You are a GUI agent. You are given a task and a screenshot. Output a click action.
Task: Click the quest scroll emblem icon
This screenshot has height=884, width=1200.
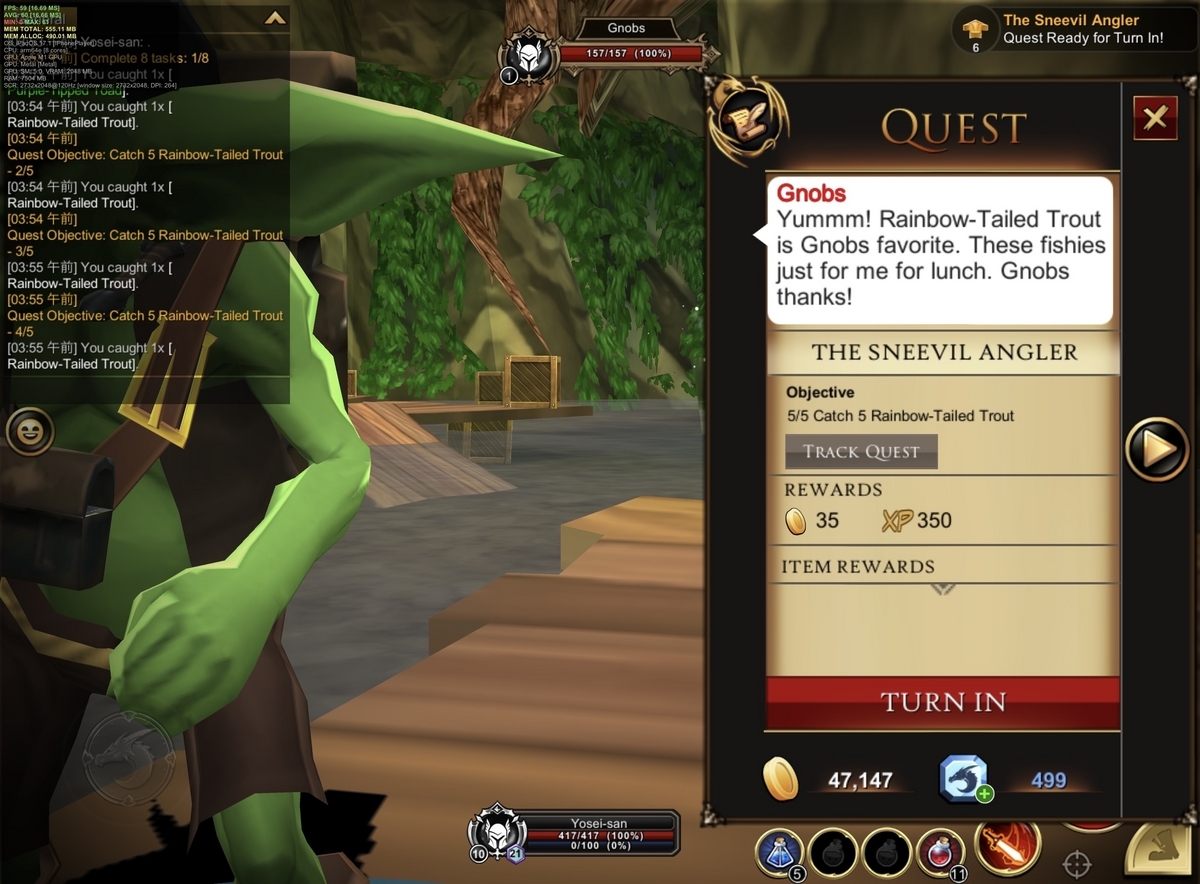pyautogui.click(x=746, y=120)
